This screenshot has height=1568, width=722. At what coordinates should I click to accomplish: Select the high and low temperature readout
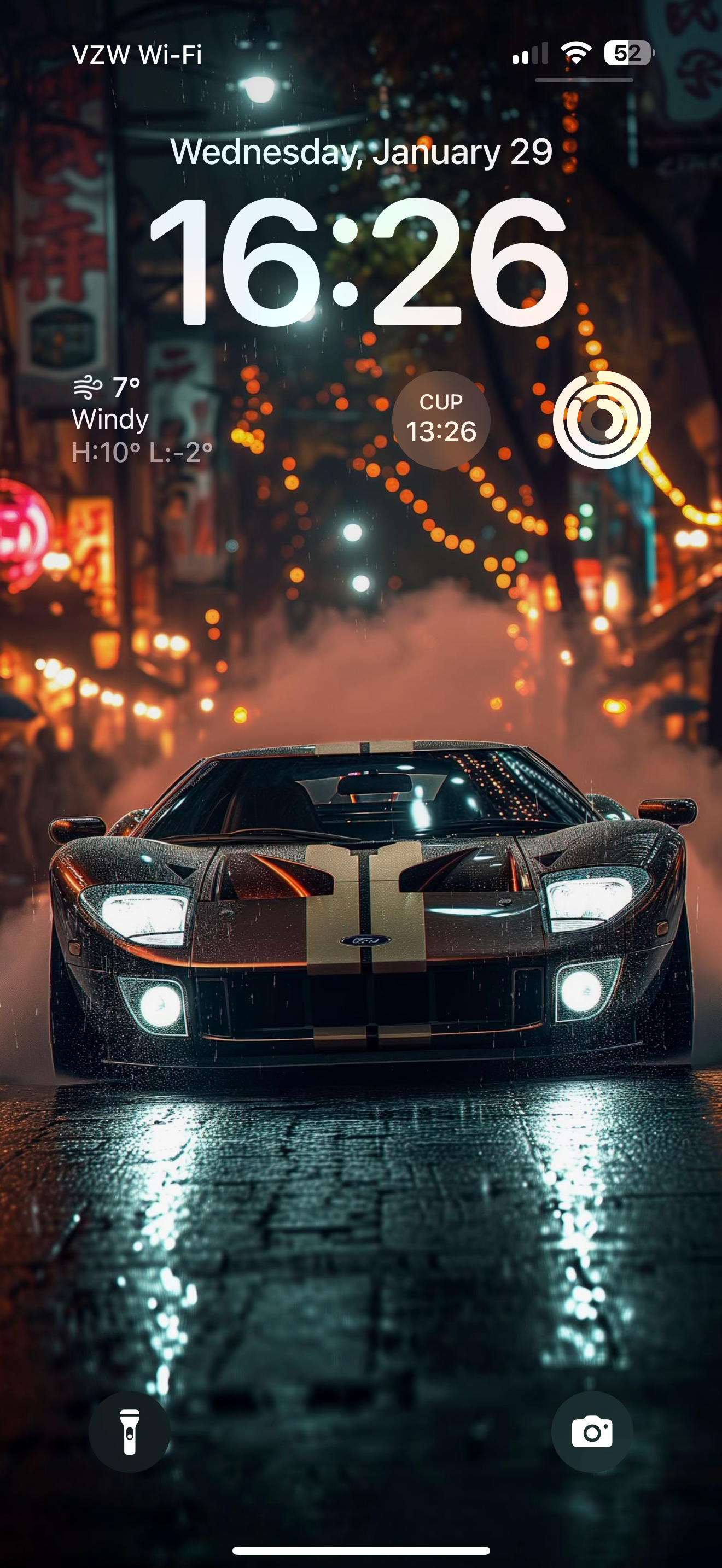click(x=143, y=450)
